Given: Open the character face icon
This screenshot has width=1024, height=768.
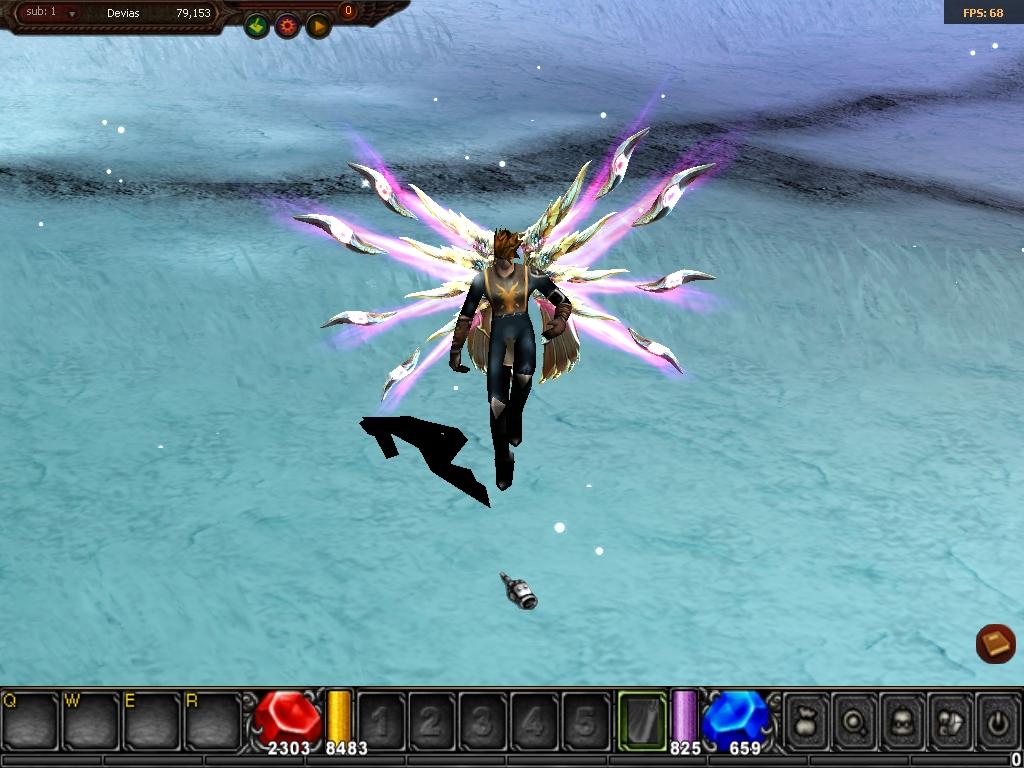Looking at the screenshot, I should pyautogui.click(x=903, y=720).
